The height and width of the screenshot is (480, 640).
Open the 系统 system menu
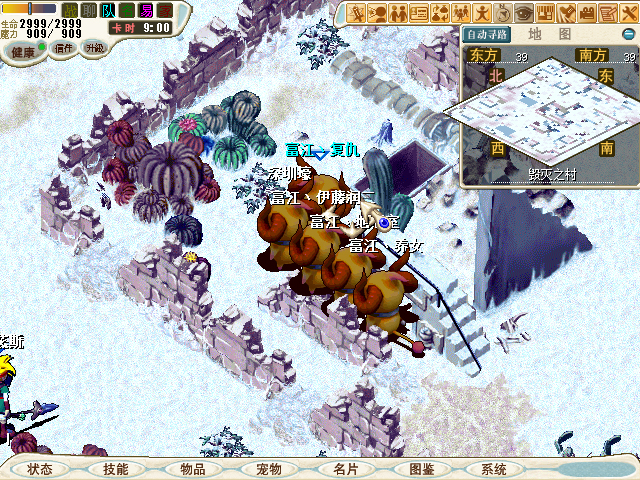point(494,469)
